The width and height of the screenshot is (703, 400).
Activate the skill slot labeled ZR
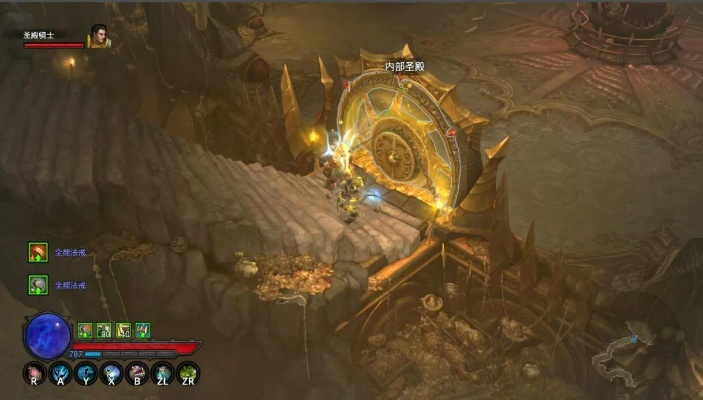tap(188, 374)
